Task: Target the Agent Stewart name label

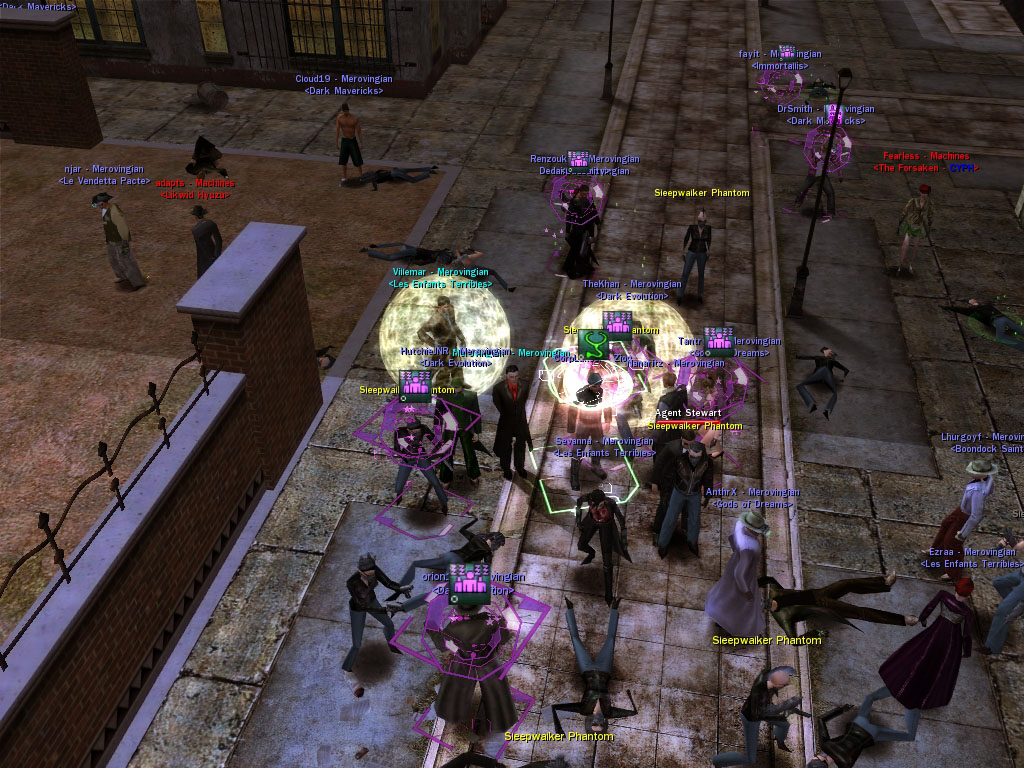Action: pos(688,413)
